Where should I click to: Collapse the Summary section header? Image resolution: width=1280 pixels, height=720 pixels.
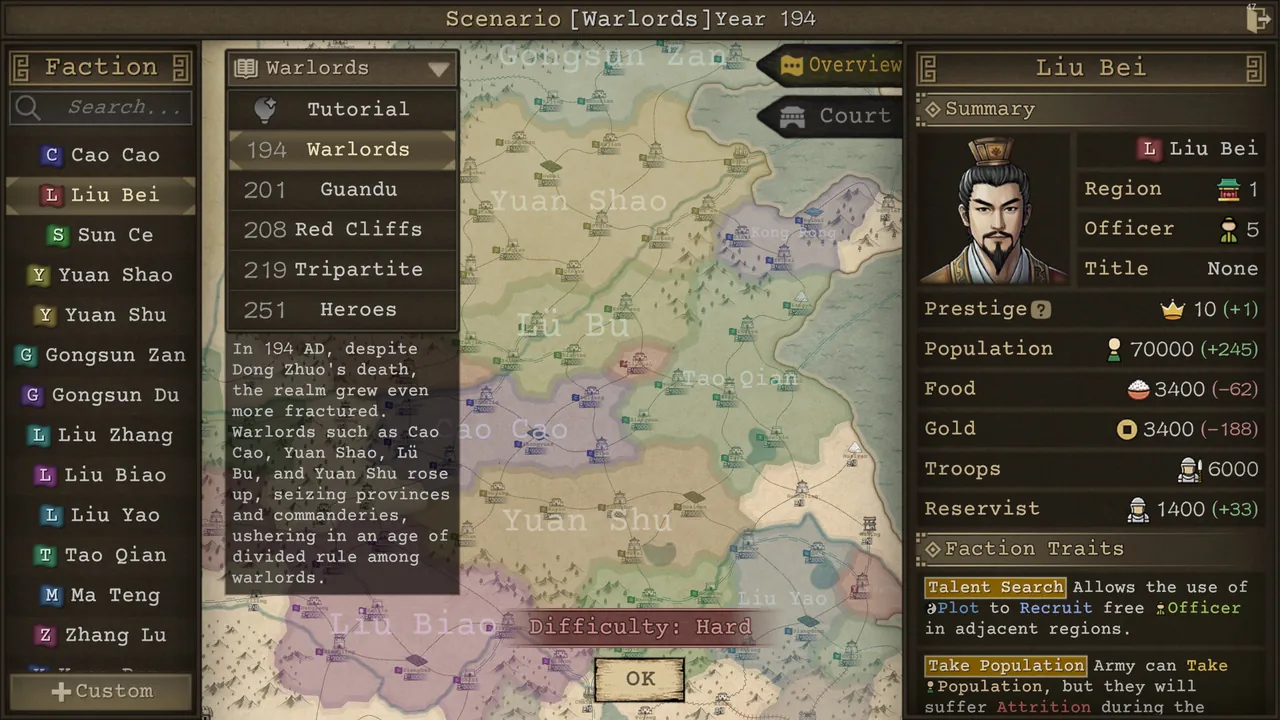(x=933, y=109)
